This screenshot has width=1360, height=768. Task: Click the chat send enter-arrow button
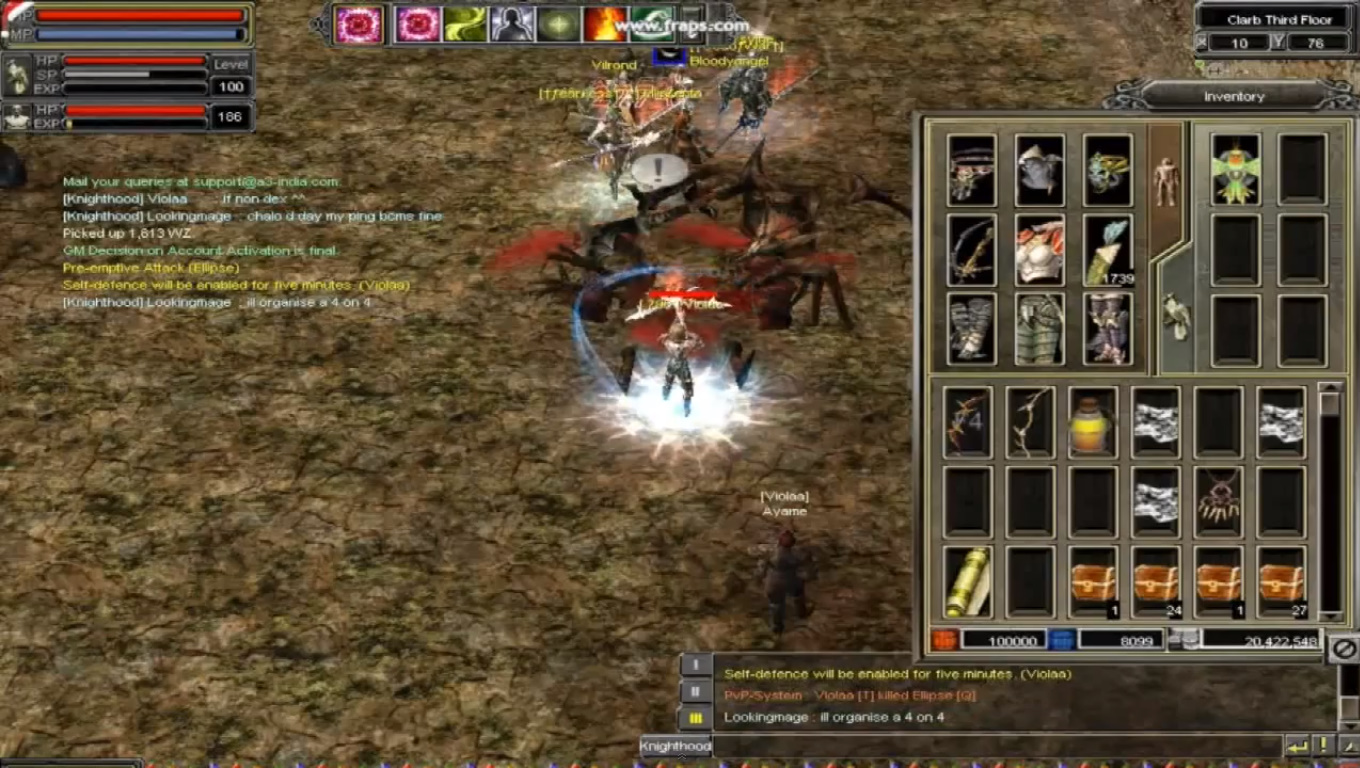click(x=1297, y=746)
